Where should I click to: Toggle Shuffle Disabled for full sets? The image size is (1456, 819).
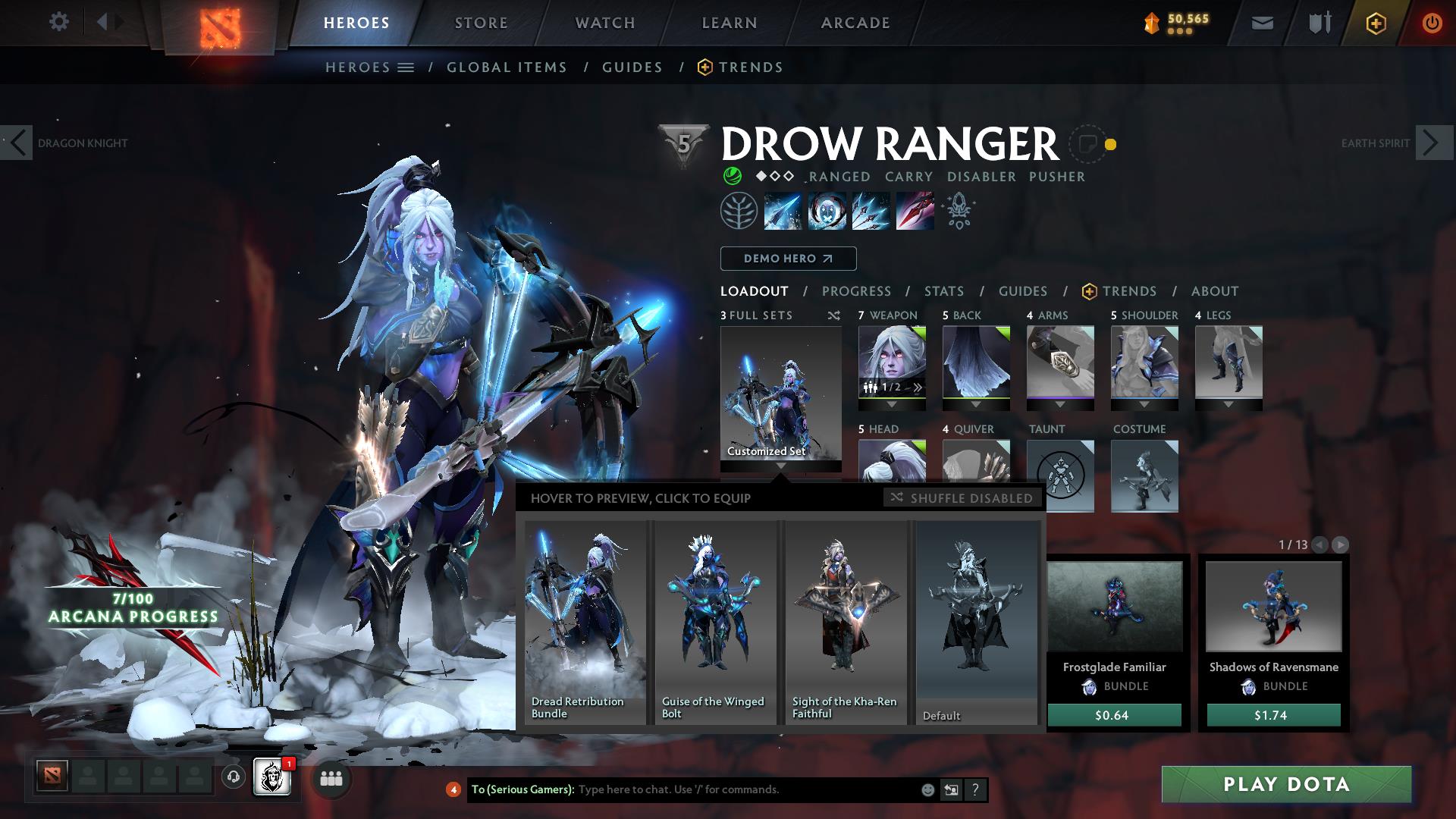962,498
